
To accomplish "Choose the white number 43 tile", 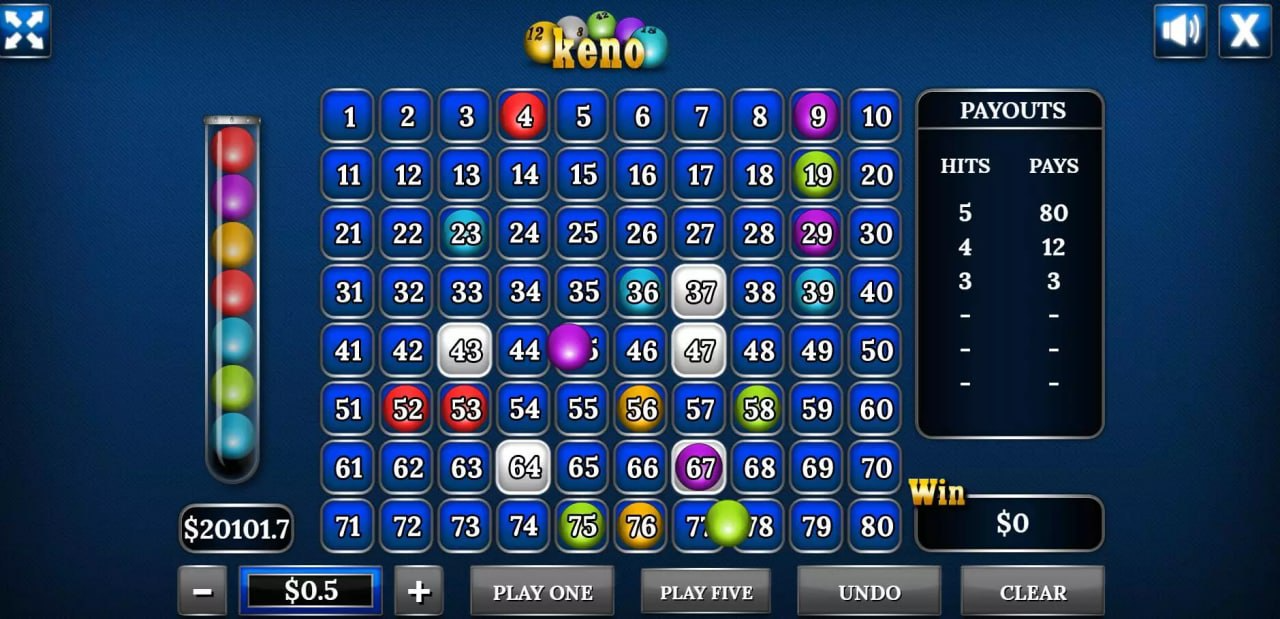I will (465, 351).
